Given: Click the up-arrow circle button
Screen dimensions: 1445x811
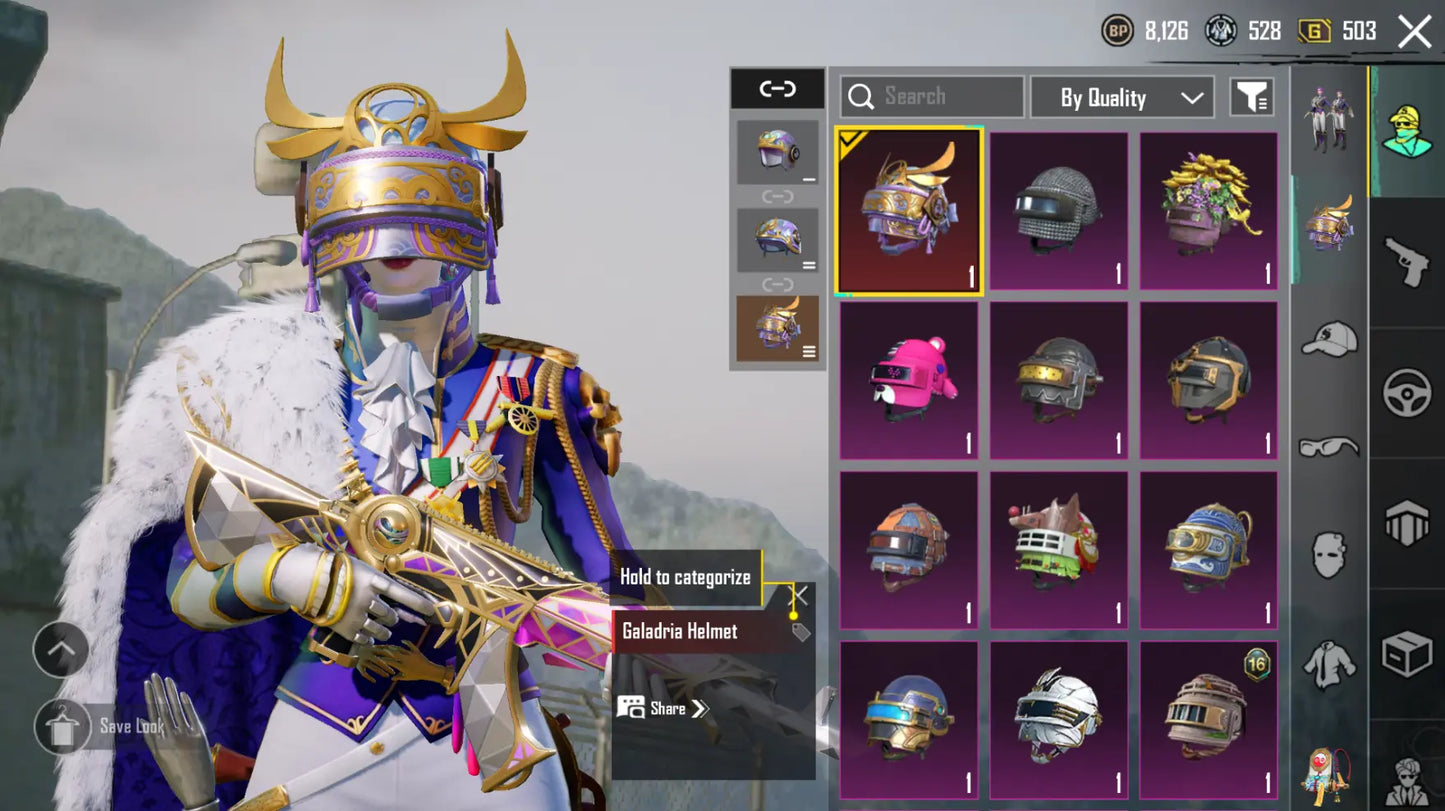Looking at the screenshot, I should (61, 650).
